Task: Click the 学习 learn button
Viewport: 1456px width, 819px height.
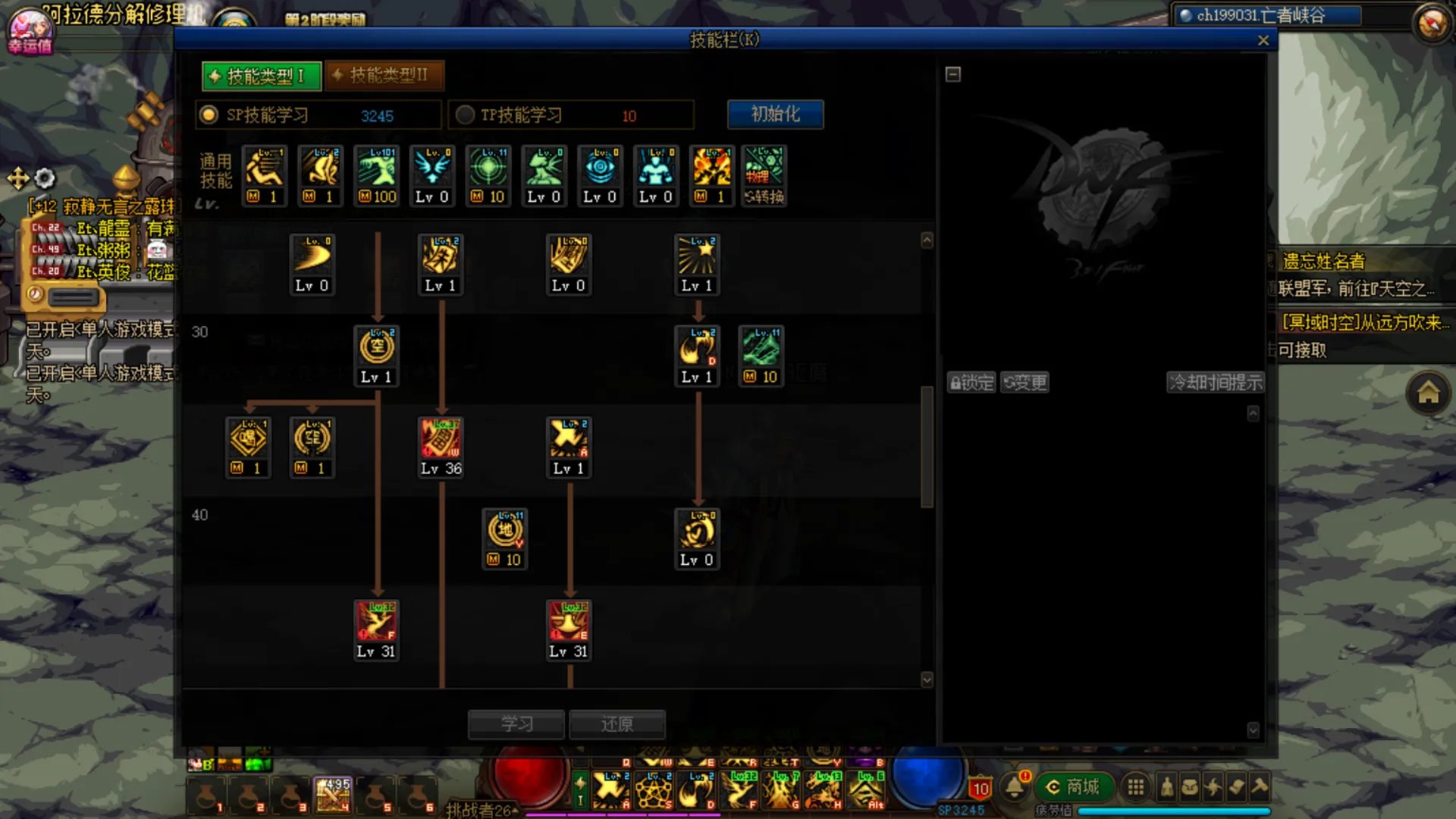Action: (516, 724)
